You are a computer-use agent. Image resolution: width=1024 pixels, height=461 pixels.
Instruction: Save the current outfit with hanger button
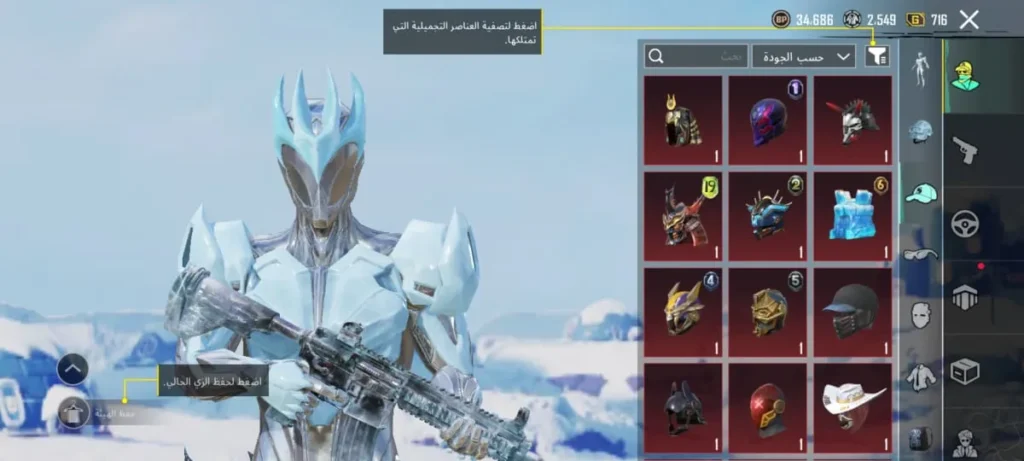pos(73,411)
